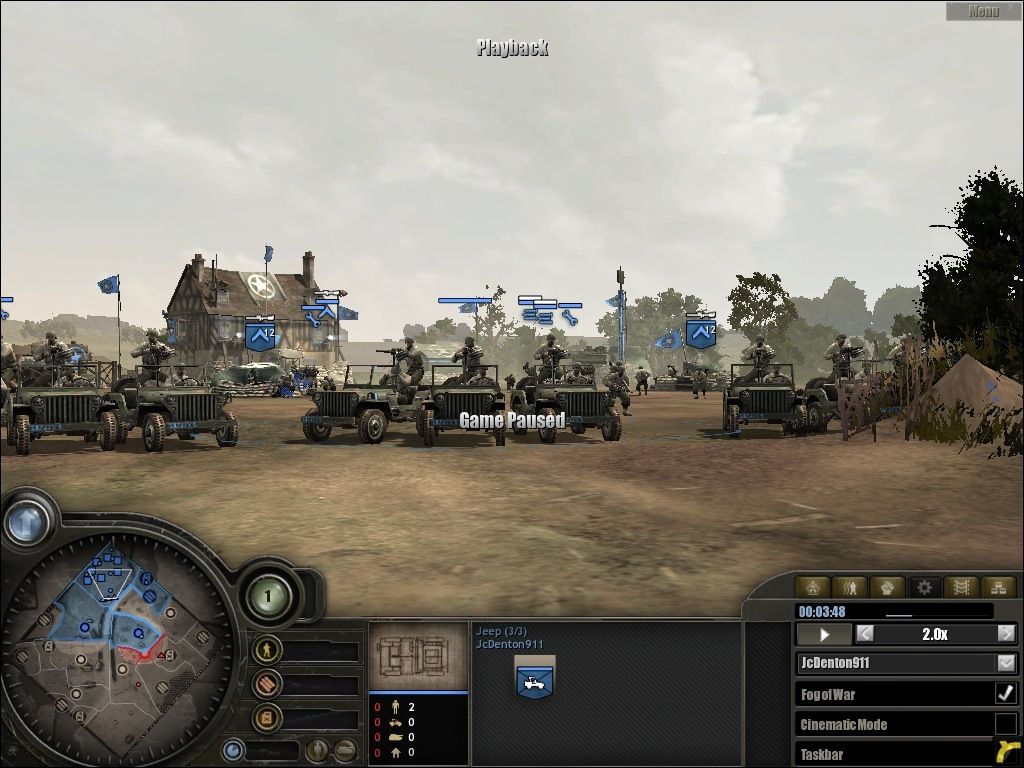
Task: Seek on the replay progress bar
Action: [895, 611]
